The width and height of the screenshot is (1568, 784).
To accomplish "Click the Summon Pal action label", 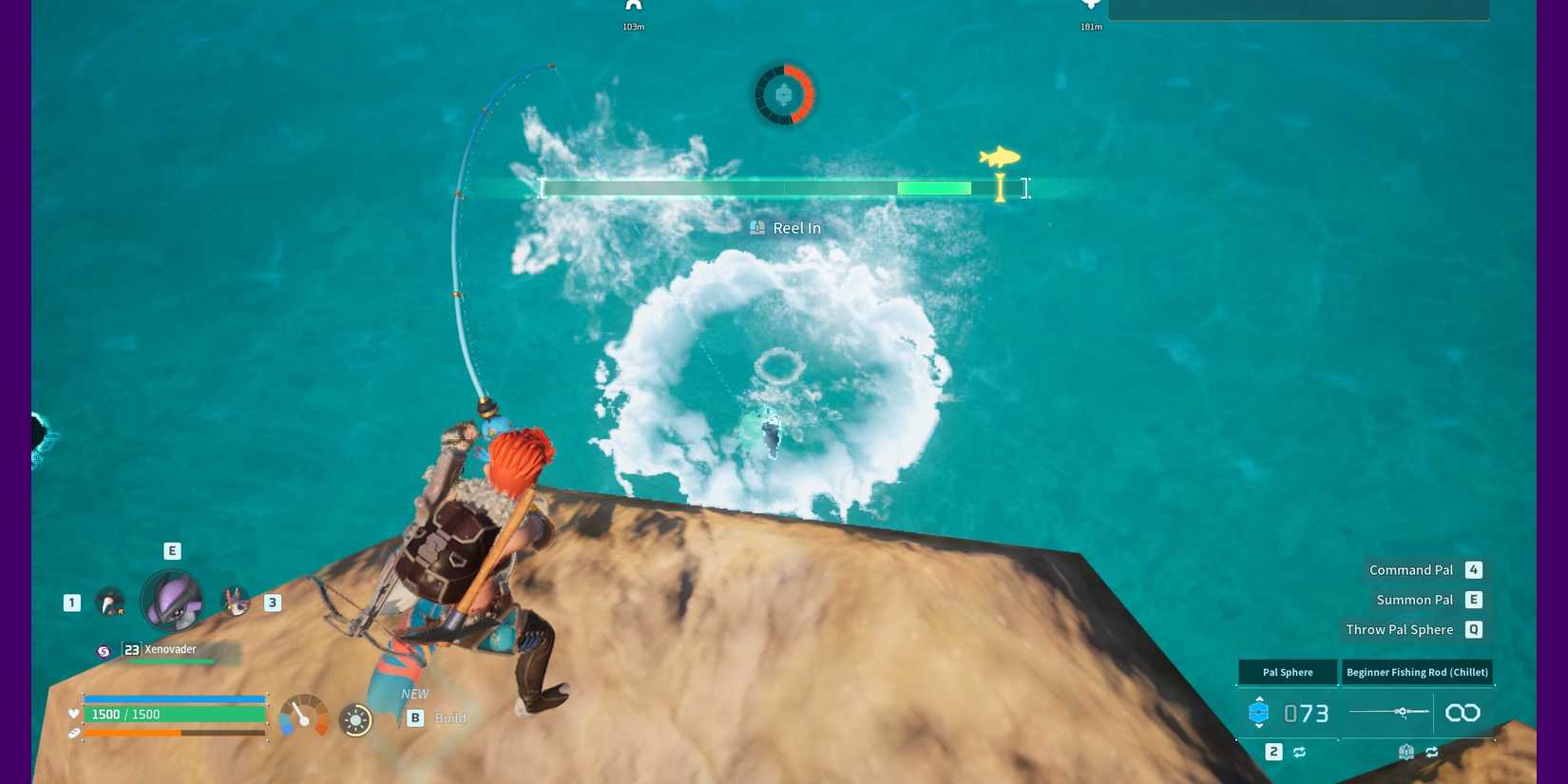I will pyautogui.click(x=1414, y=600).
